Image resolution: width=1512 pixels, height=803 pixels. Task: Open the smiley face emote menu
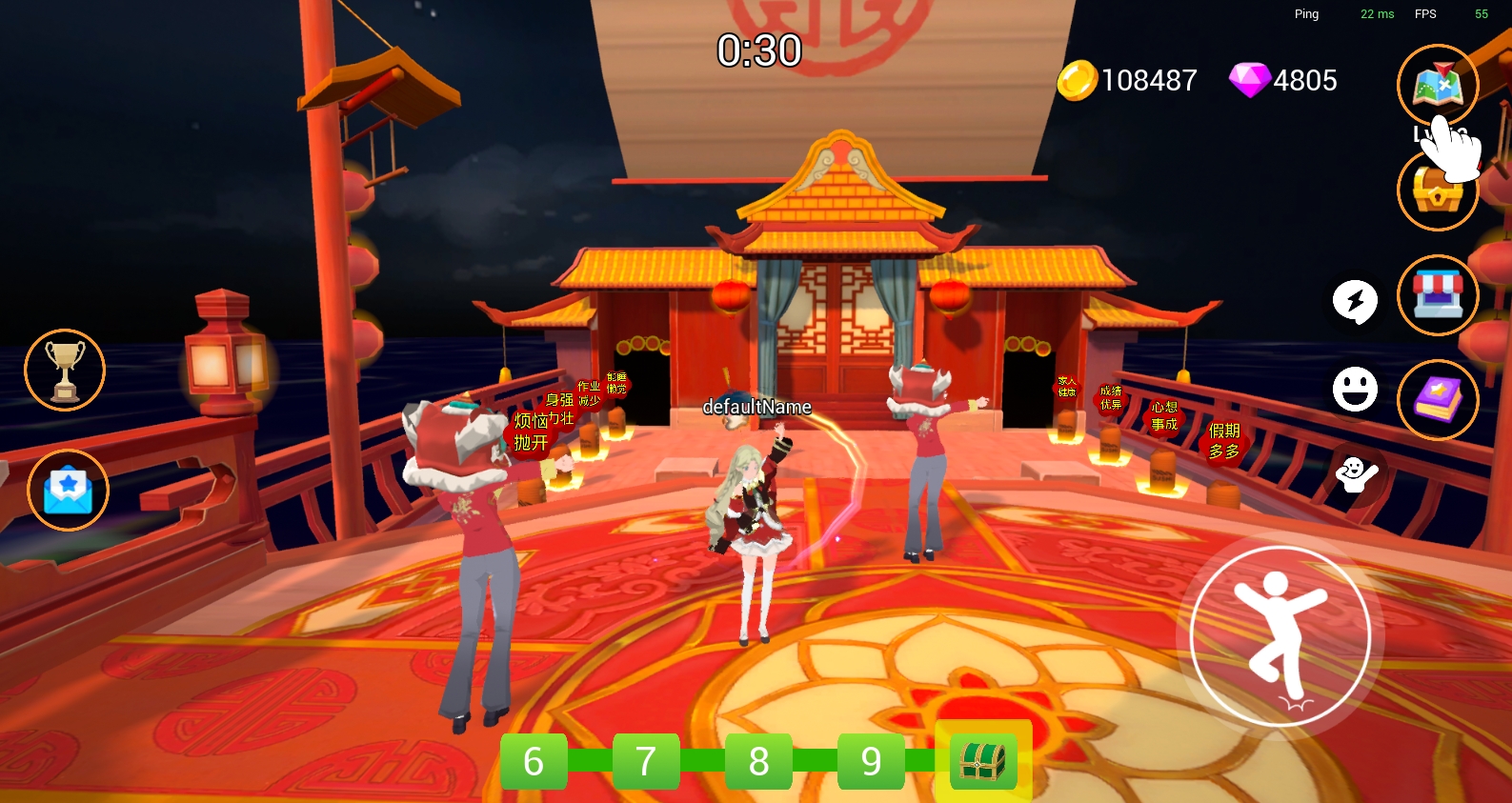click(x=1355, y=389)
